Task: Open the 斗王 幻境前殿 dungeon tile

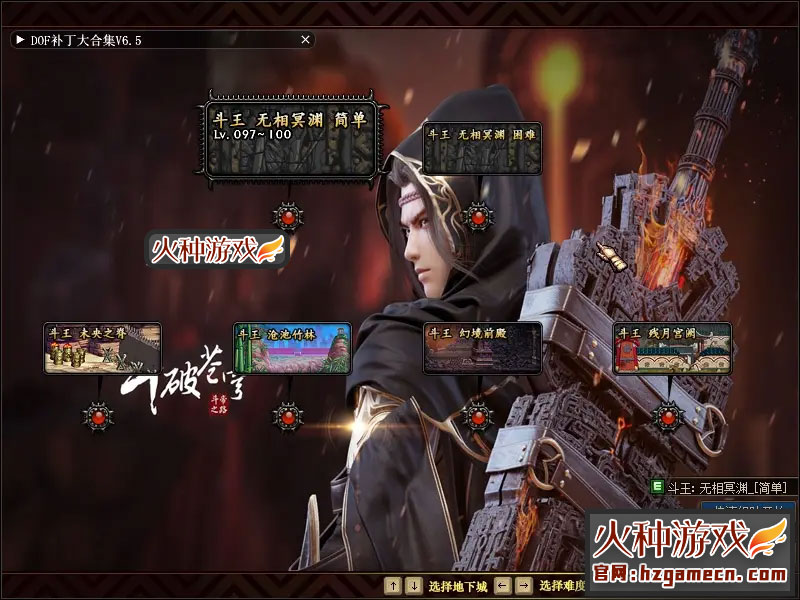Action: (482, 348)
